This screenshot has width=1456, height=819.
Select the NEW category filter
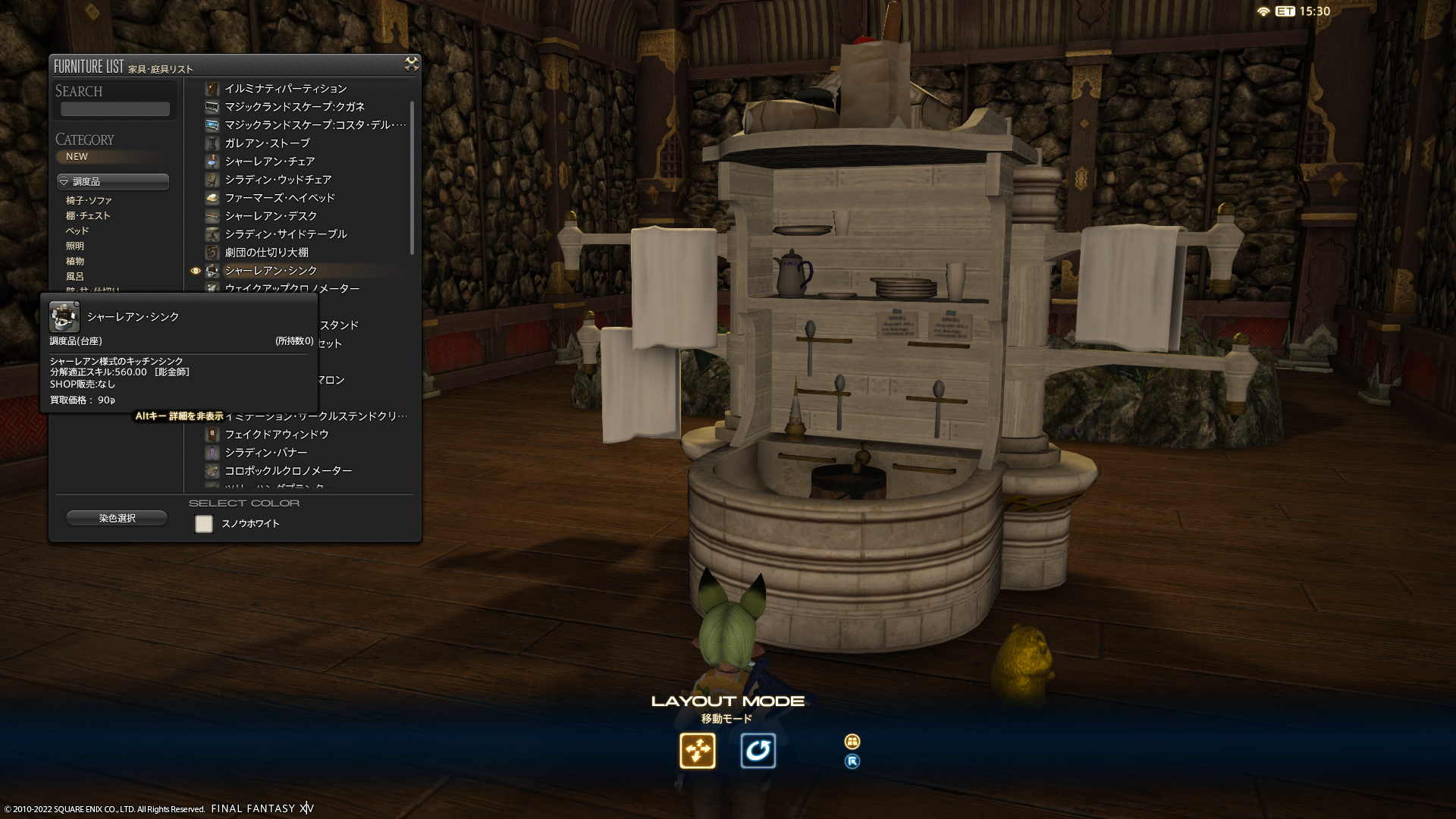click(x=77, y=157)
